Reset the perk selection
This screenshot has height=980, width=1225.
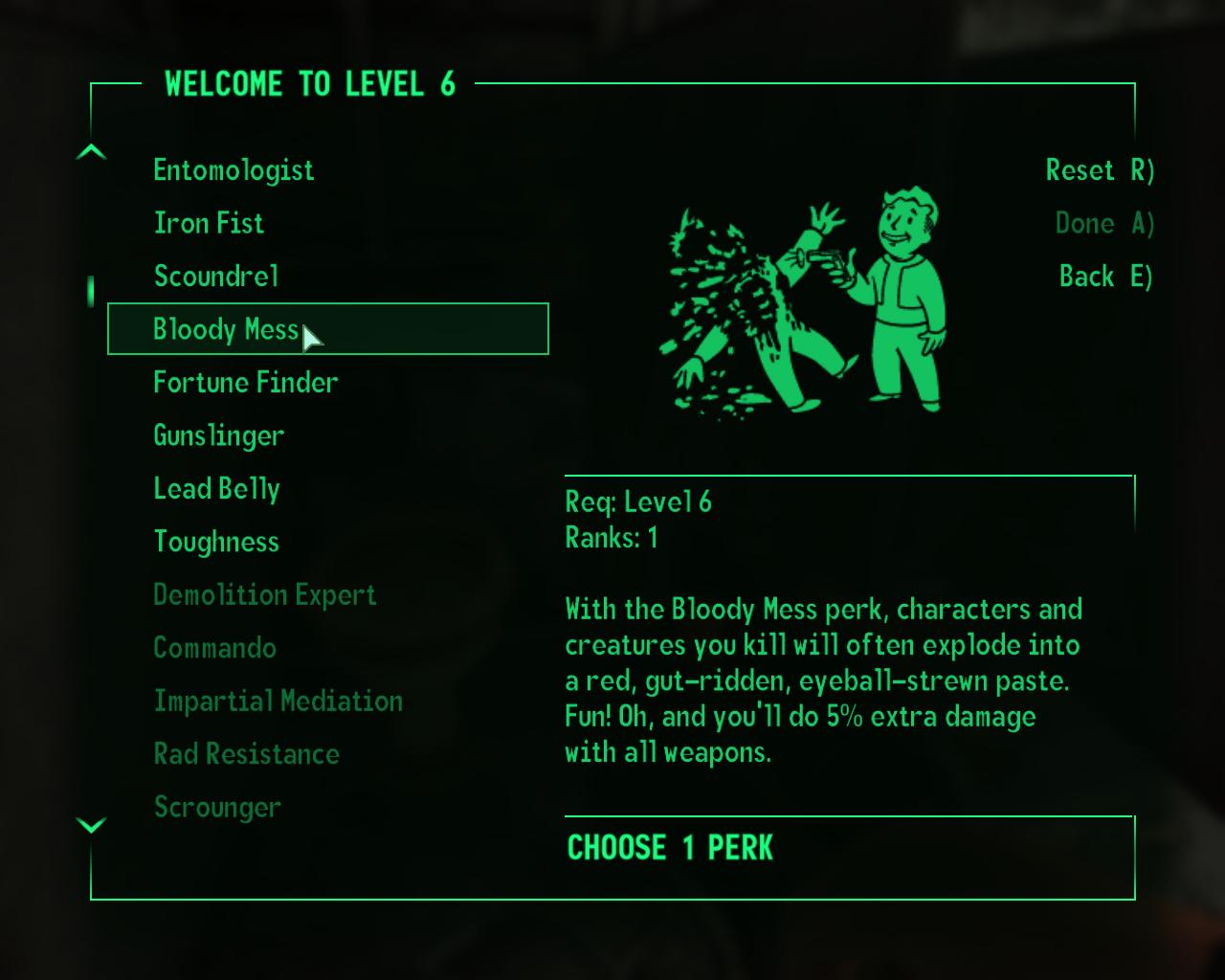[1100, 170]
